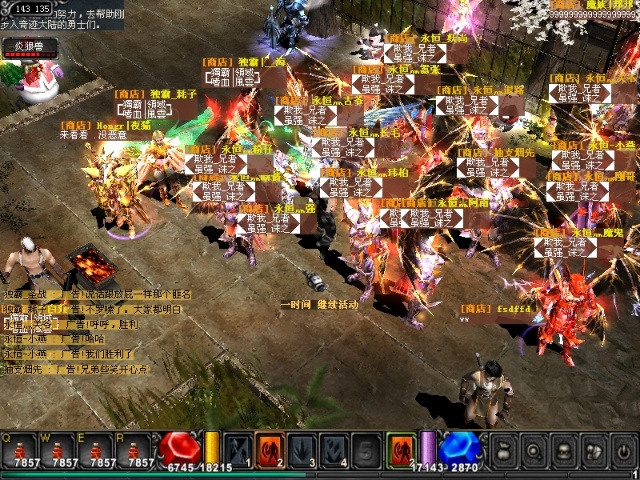The height and width of the screenshot is (480, 640).
Task: Select the green-framed active skill icon
Action: 401,449
